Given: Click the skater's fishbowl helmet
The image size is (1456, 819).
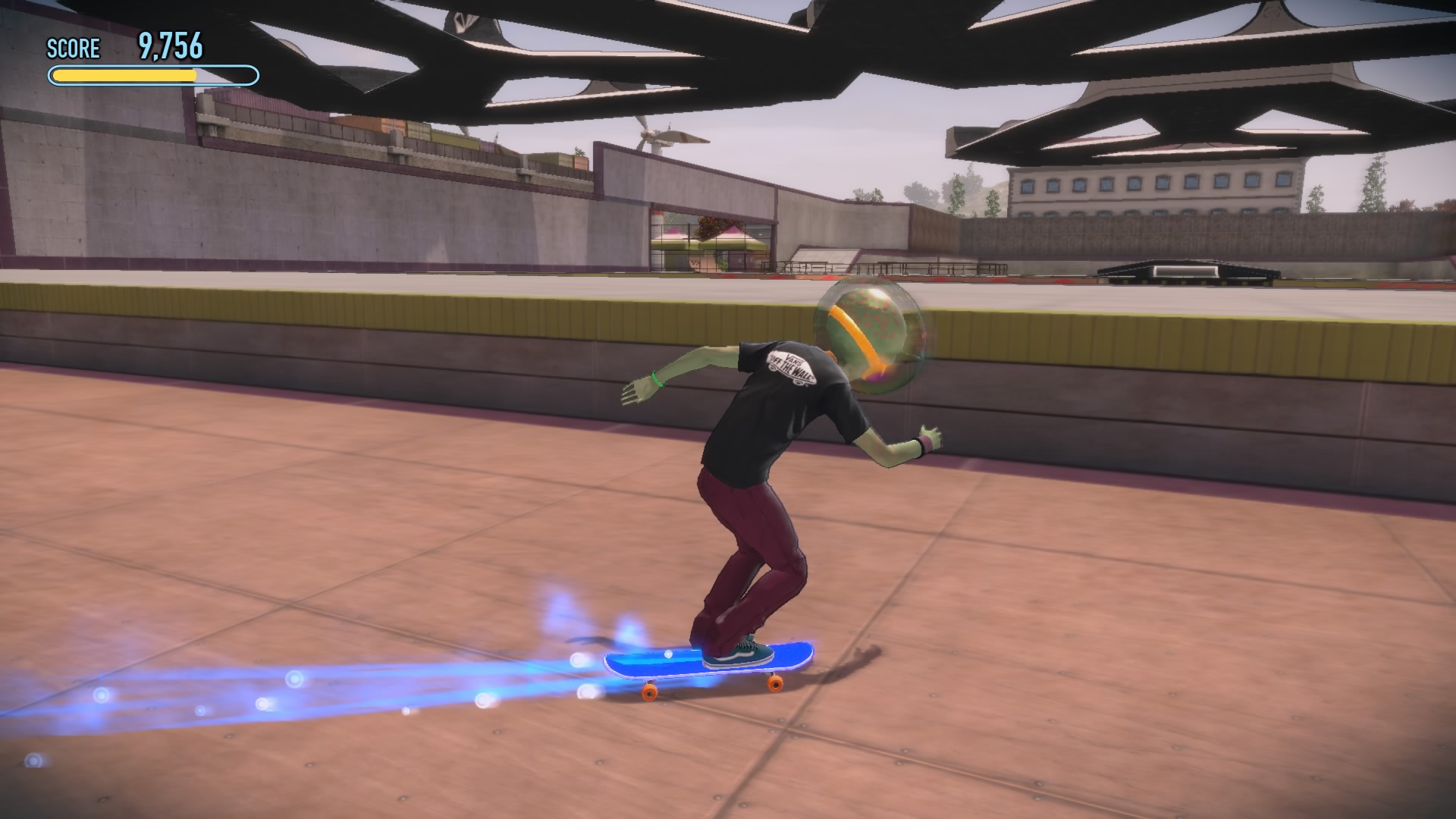Looking at the screenshot, I should coord(868,334).
